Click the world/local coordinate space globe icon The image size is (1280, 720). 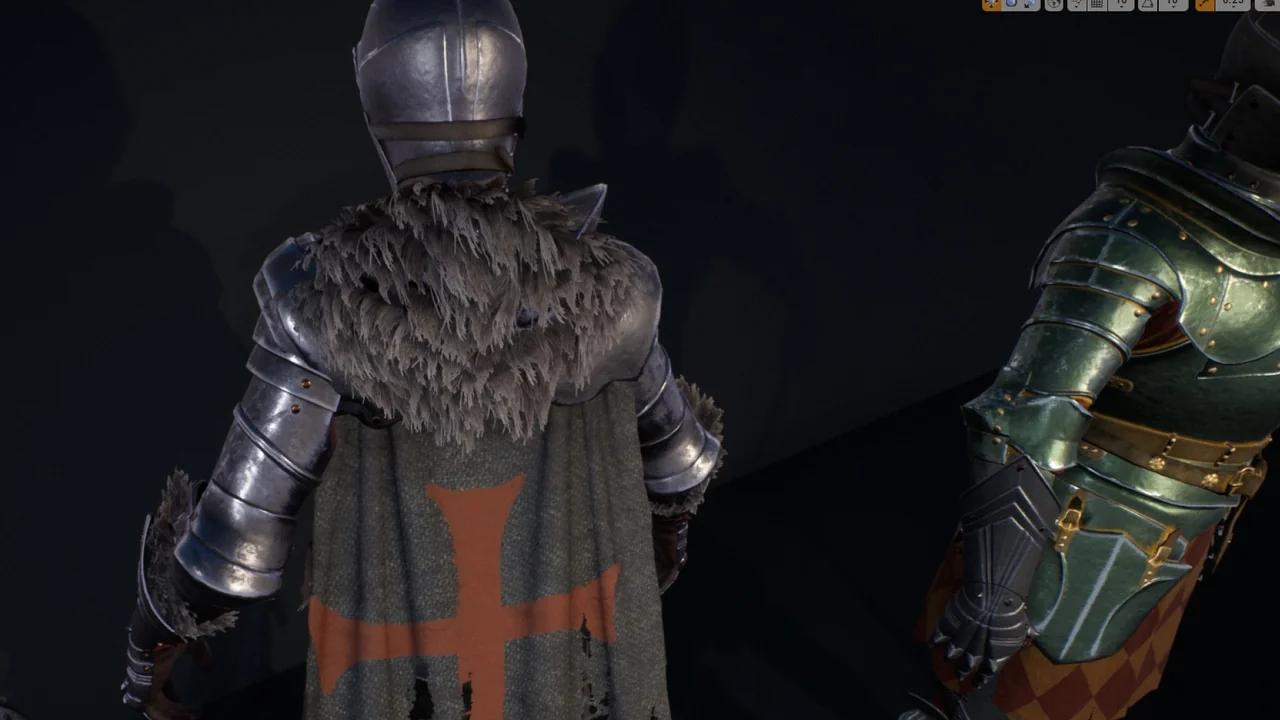[x=1055, y=5]
